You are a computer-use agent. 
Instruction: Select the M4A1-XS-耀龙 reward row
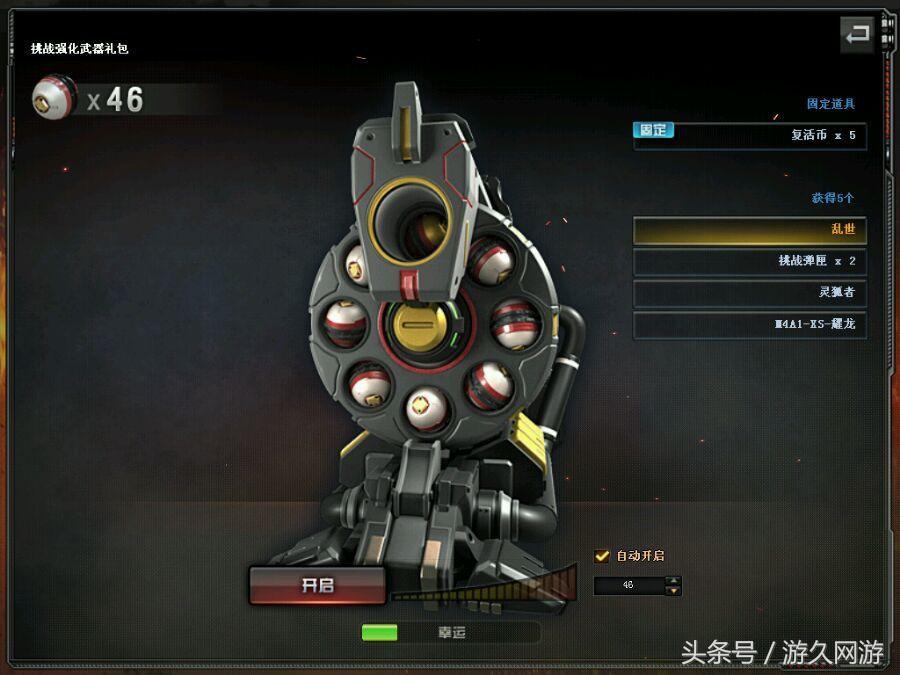[x=749, y=325]
